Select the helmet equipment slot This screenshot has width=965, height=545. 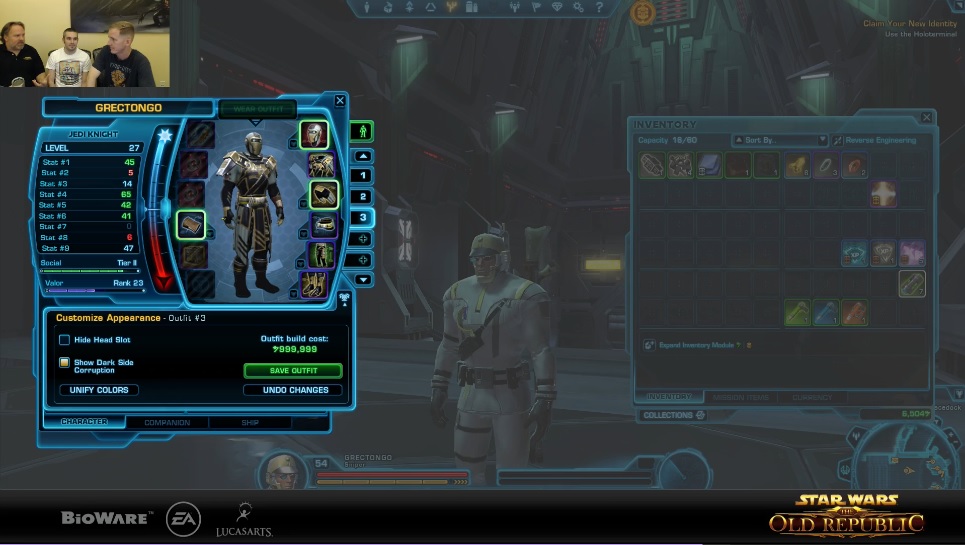tap(314, 135)
